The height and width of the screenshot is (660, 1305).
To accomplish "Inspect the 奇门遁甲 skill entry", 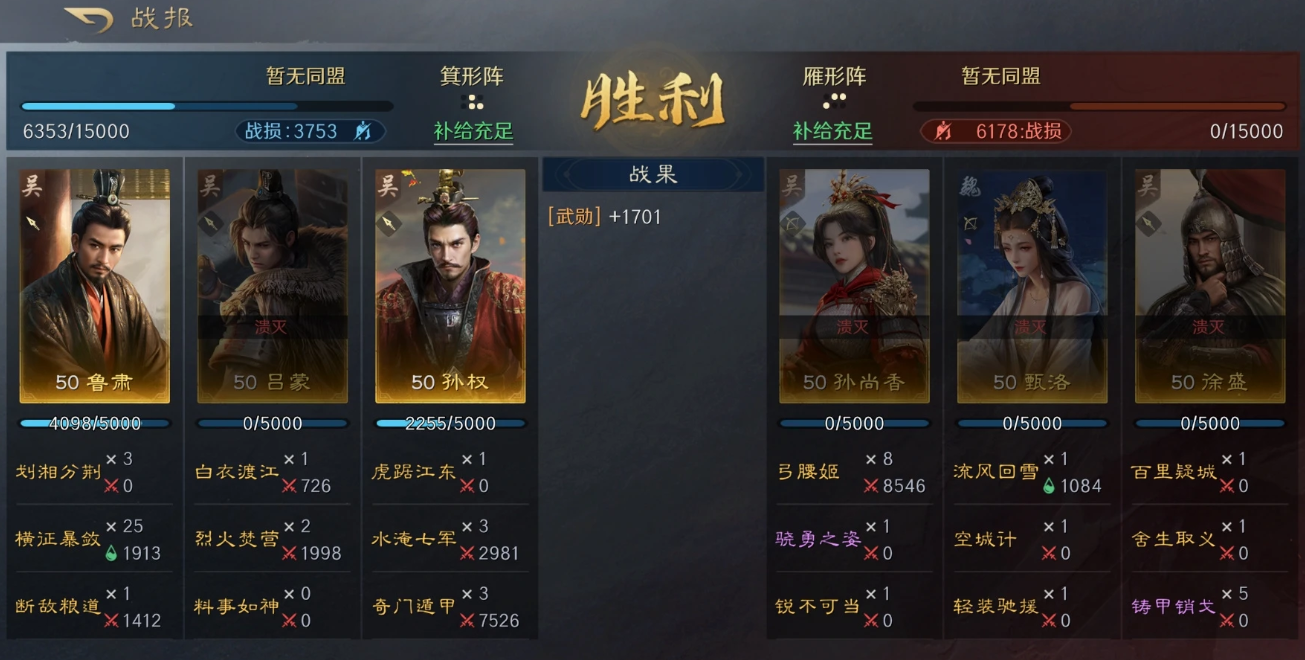I will (x=414, y=607).
